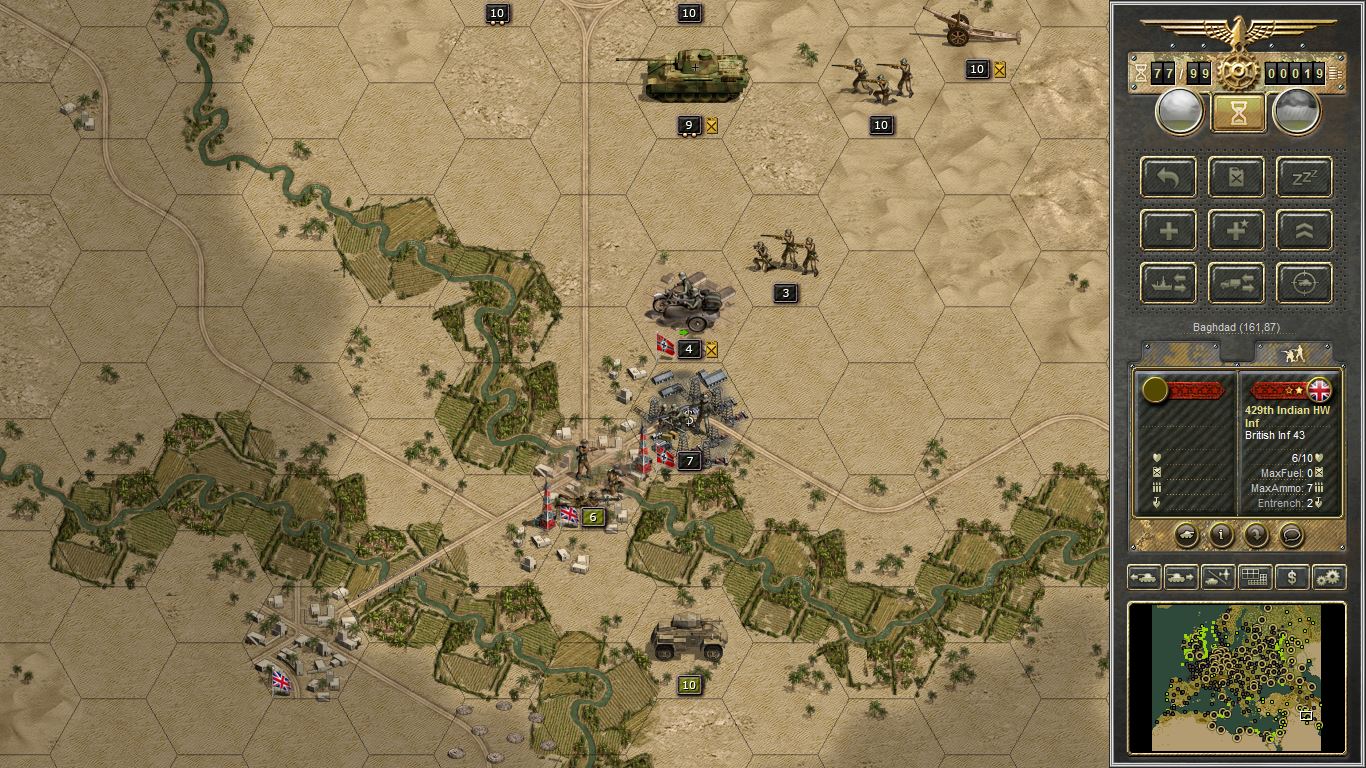Click the round tank details button

pyautogui.click(x=1190, y=536)
